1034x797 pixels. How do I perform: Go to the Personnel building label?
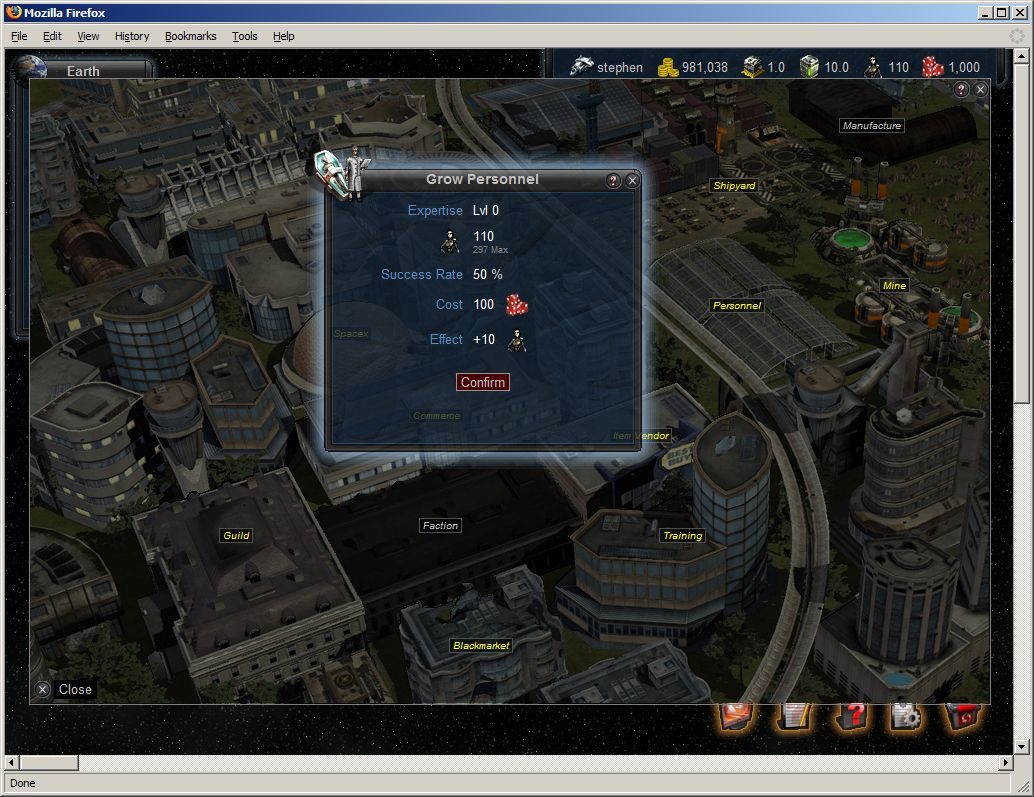tap(737, 305)
